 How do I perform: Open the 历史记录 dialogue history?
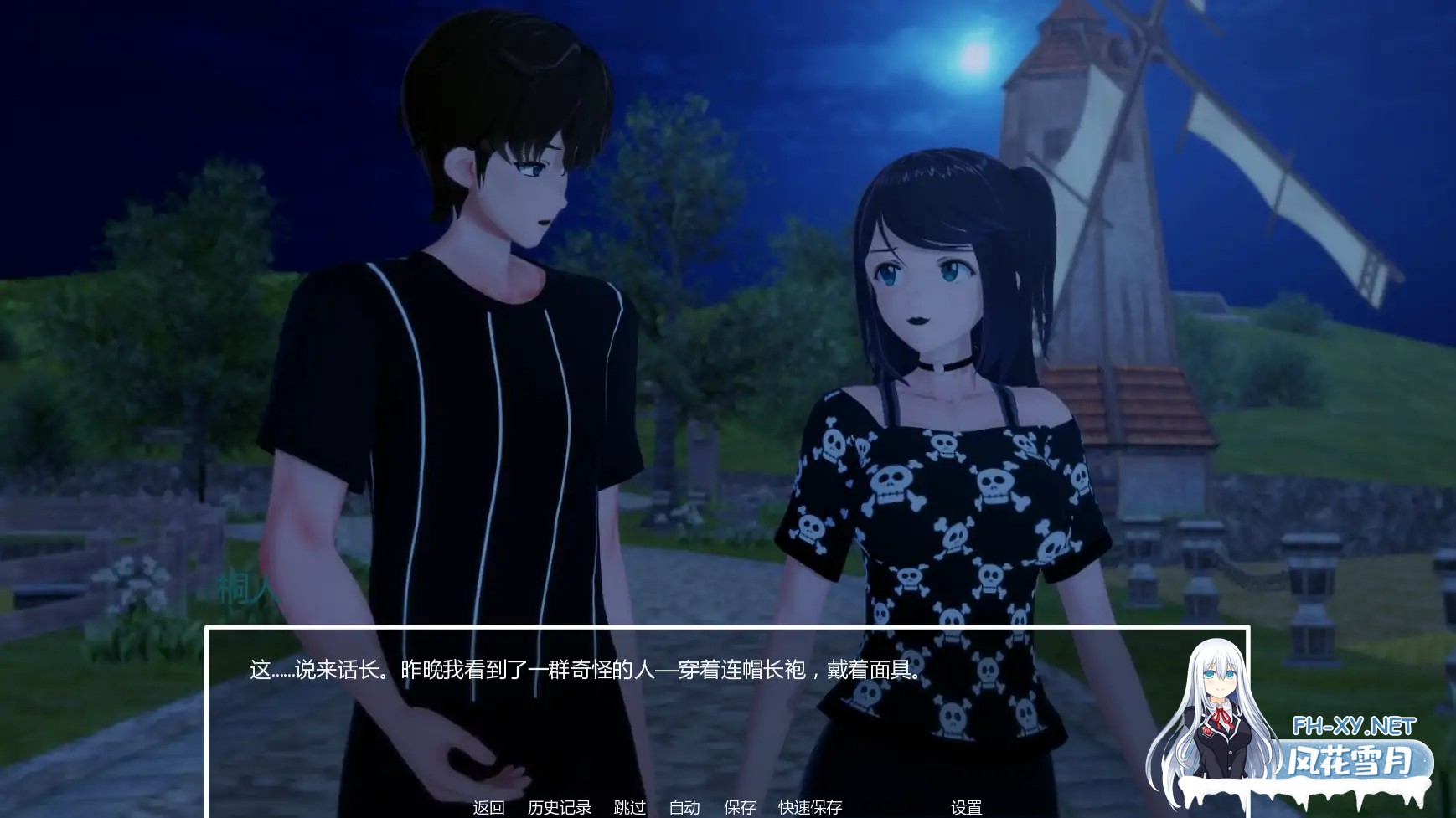point(558,808)
